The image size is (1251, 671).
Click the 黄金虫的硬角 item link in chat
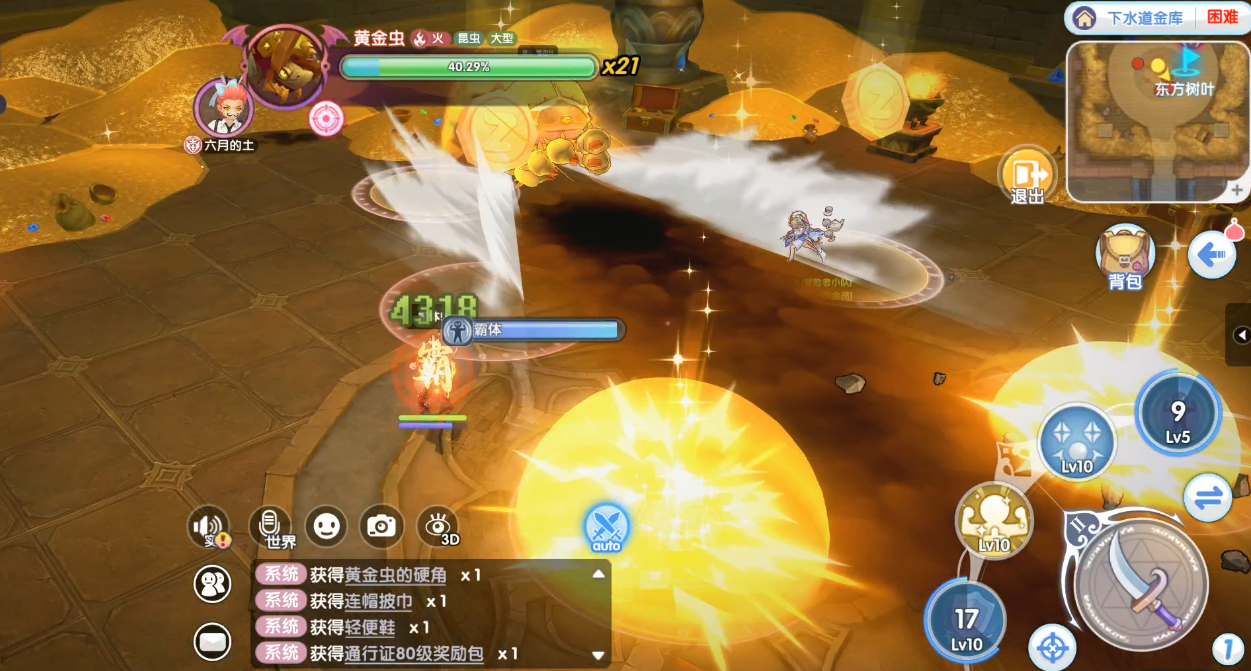click(398, 575)
